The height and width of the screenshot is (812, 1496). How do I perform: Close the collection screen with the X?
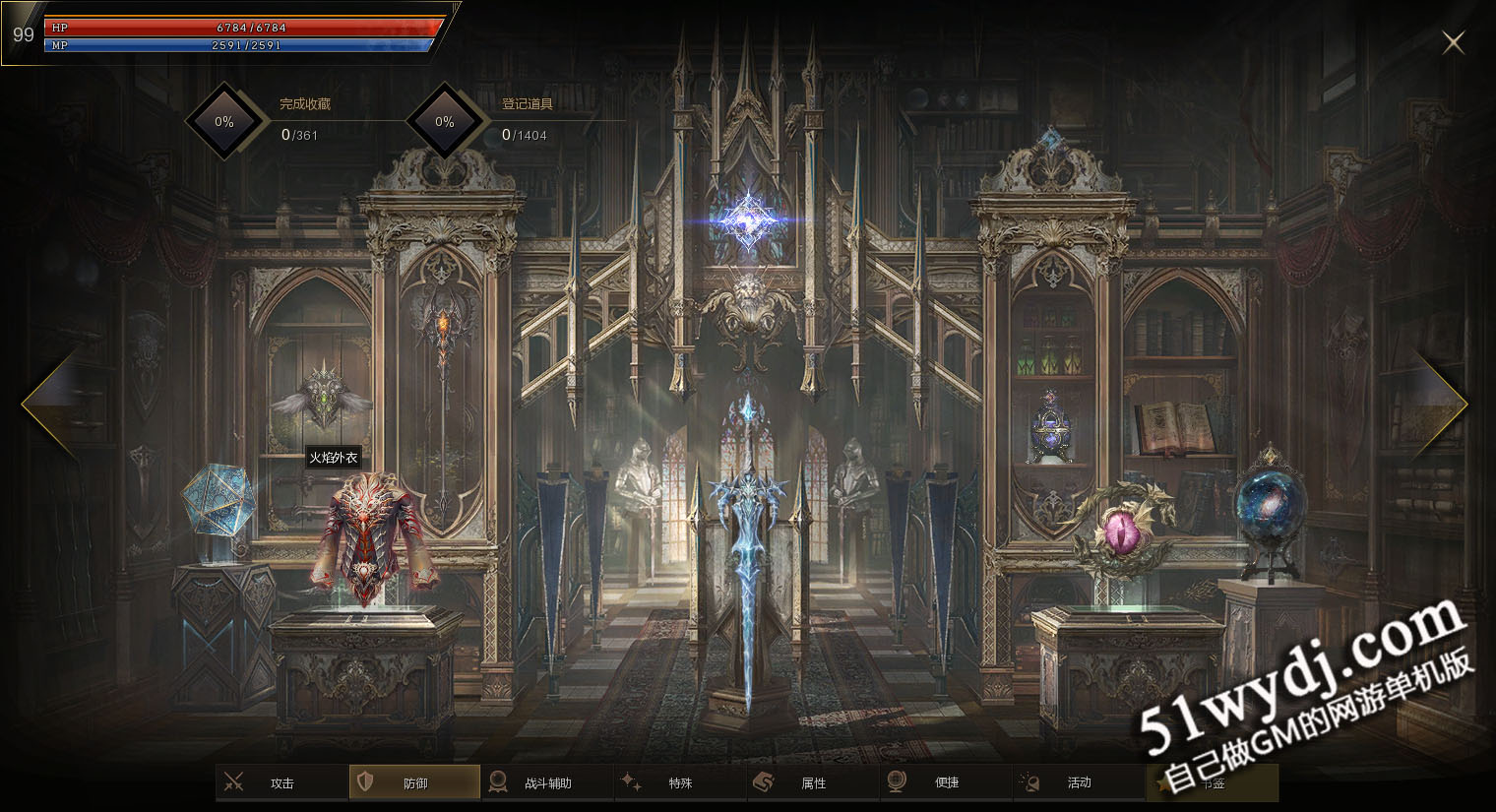tap(1453, 42)
